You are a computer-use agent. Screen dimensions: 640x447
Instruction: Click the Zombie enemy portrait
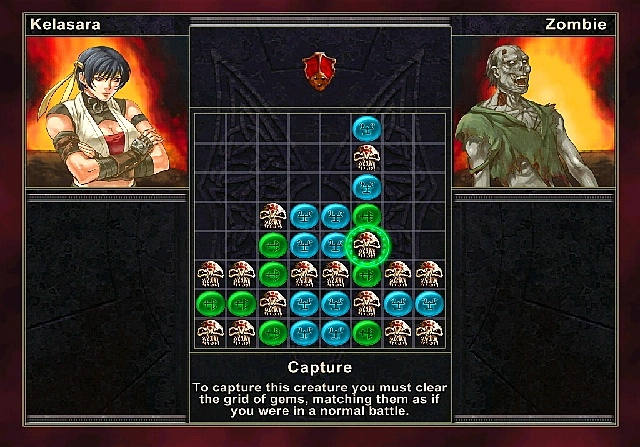[x=533, y=111]
